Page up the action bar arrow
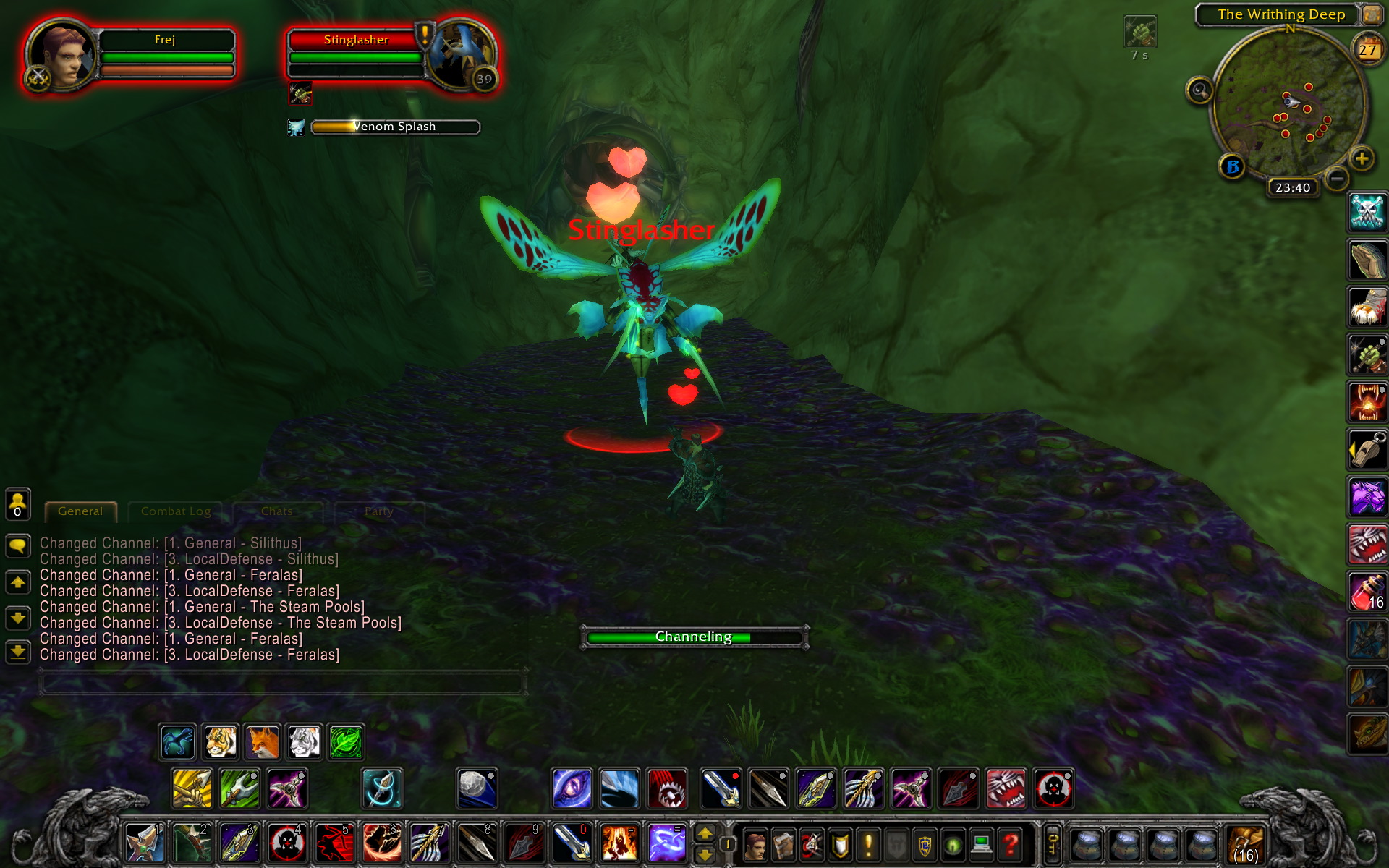This screenshot has height=868, width=1389. click(x=707, y=833)
